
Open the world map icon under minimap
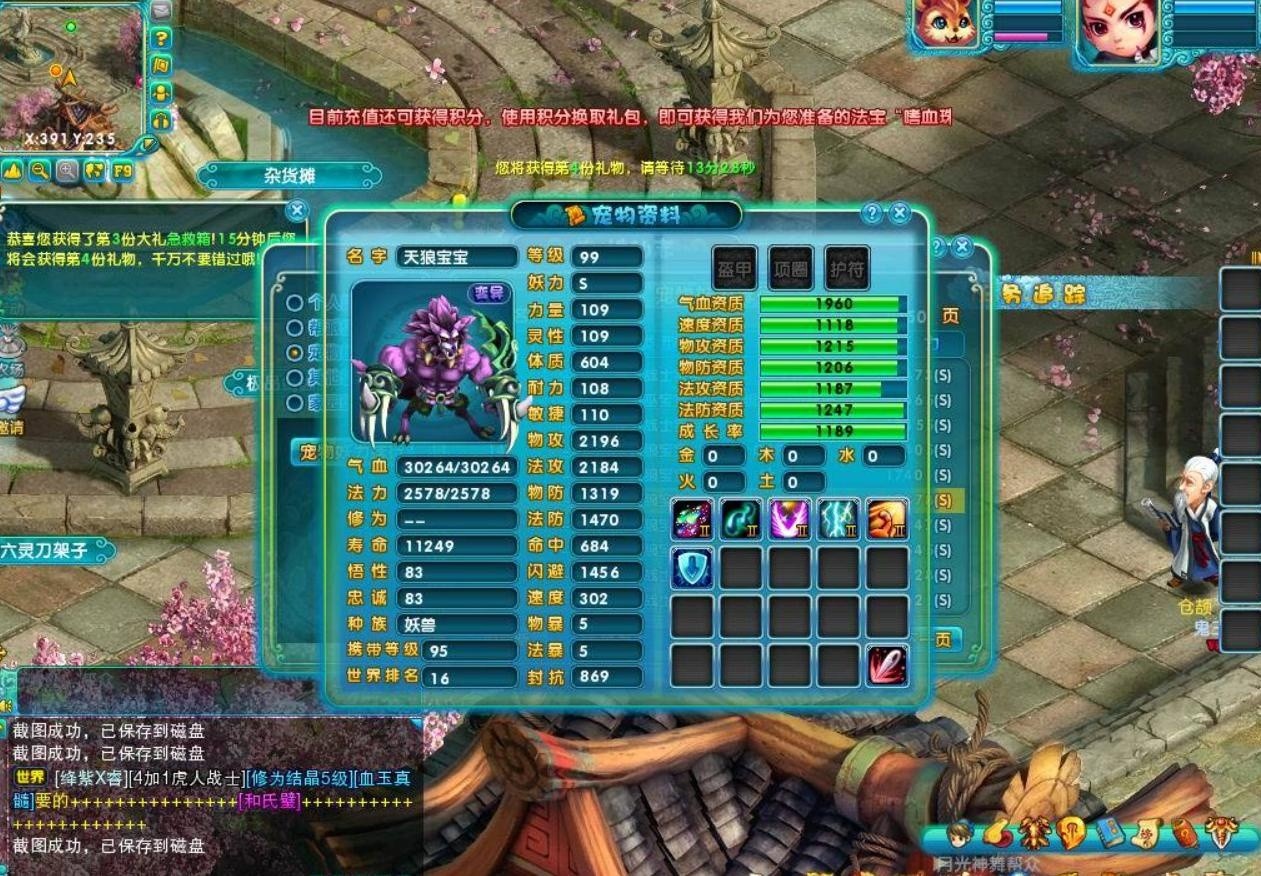coord(95,170)
